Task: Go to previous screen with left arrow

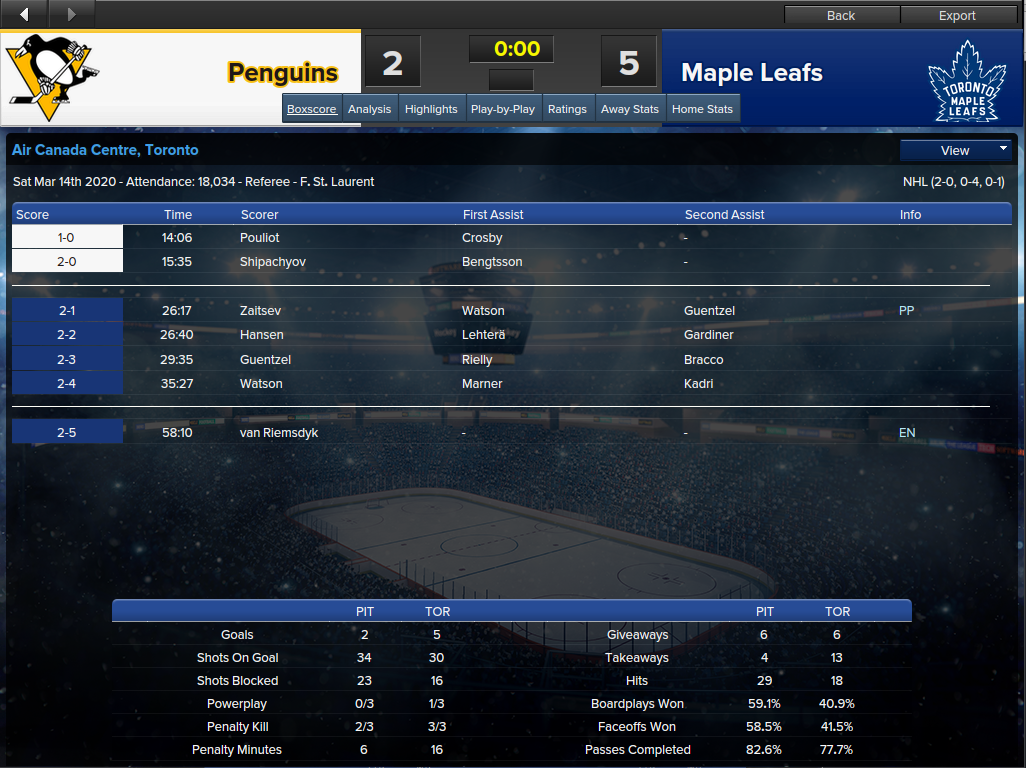Action: [x=25, y=14]
